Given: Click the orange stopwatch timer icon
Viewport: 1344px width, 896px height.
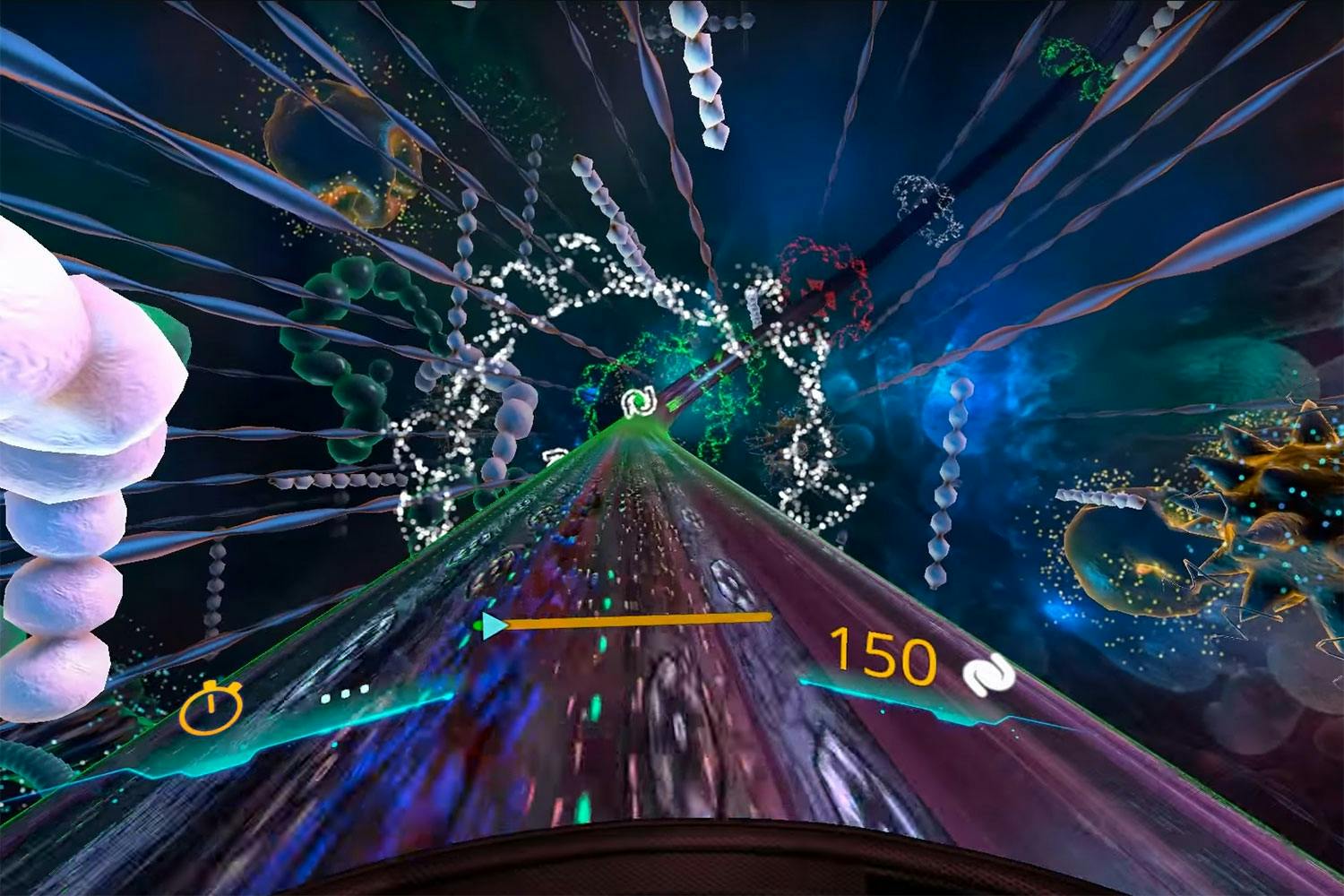Looking at the screenshot, I should point(211,707).
